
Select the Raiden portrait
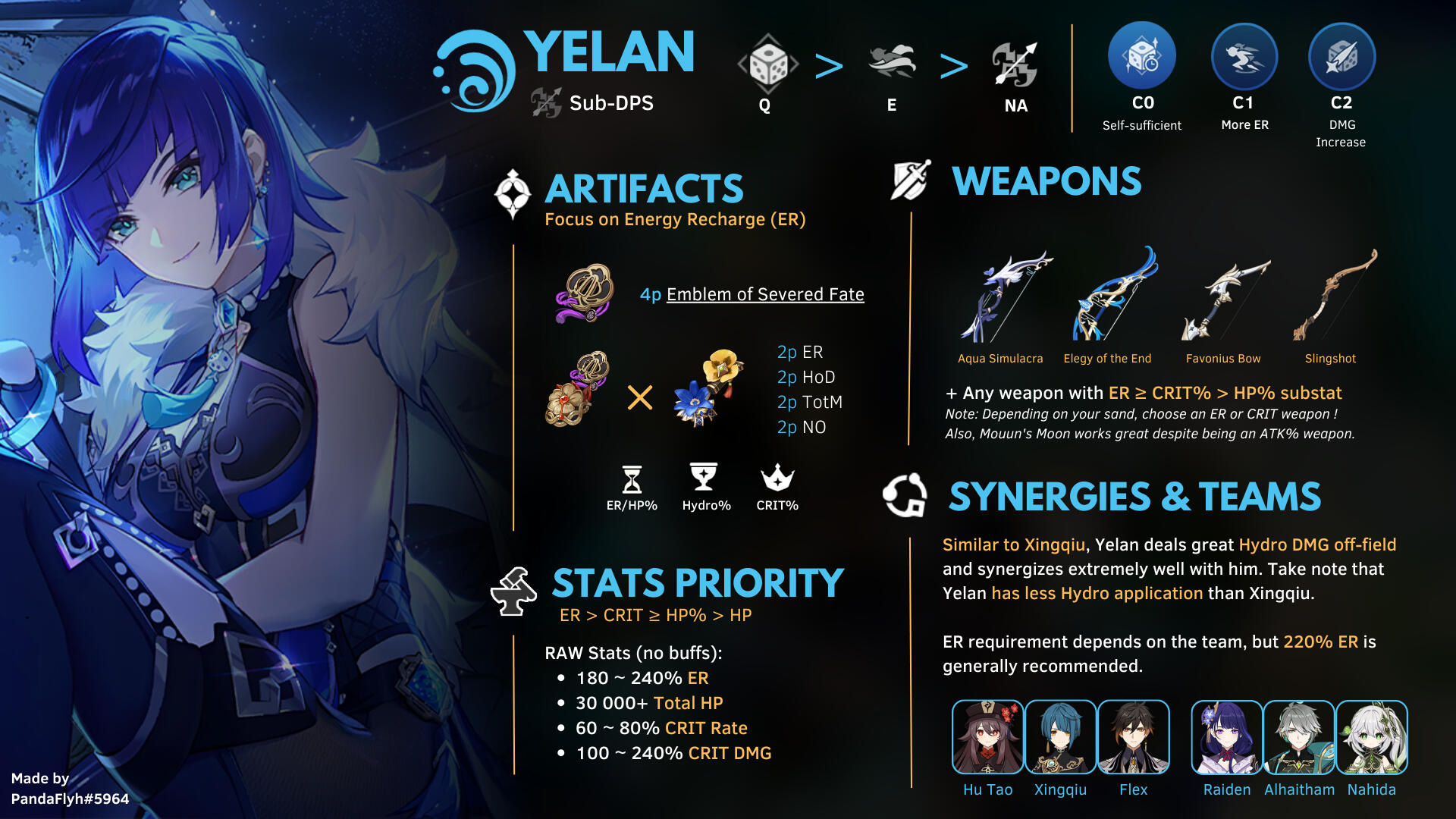(1226, 737)
